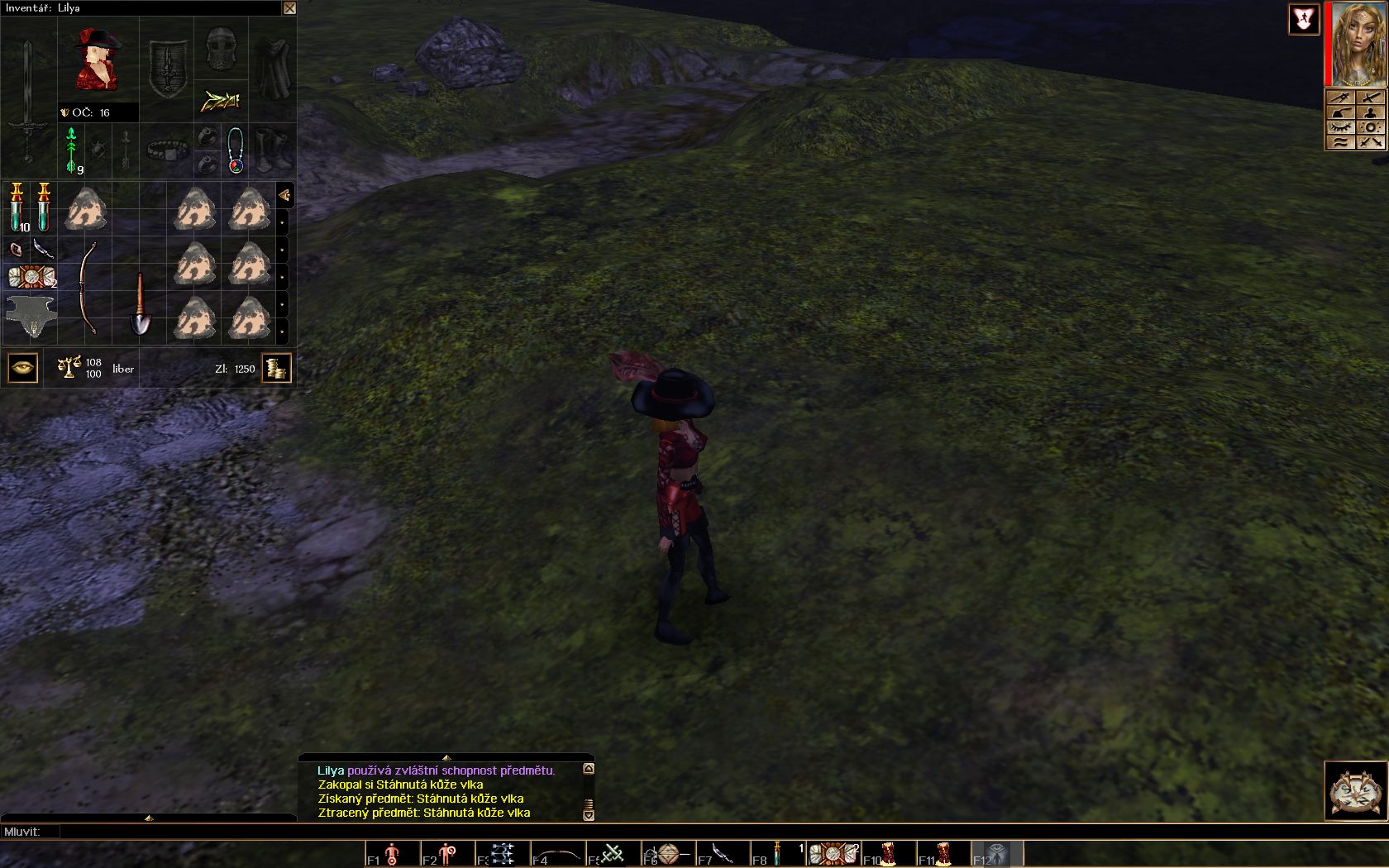Image resolution: width=1389 pixels, height=868 pixels.
Task: Click the chat log scroll down arrow
Action: click(x=589, y=815)
